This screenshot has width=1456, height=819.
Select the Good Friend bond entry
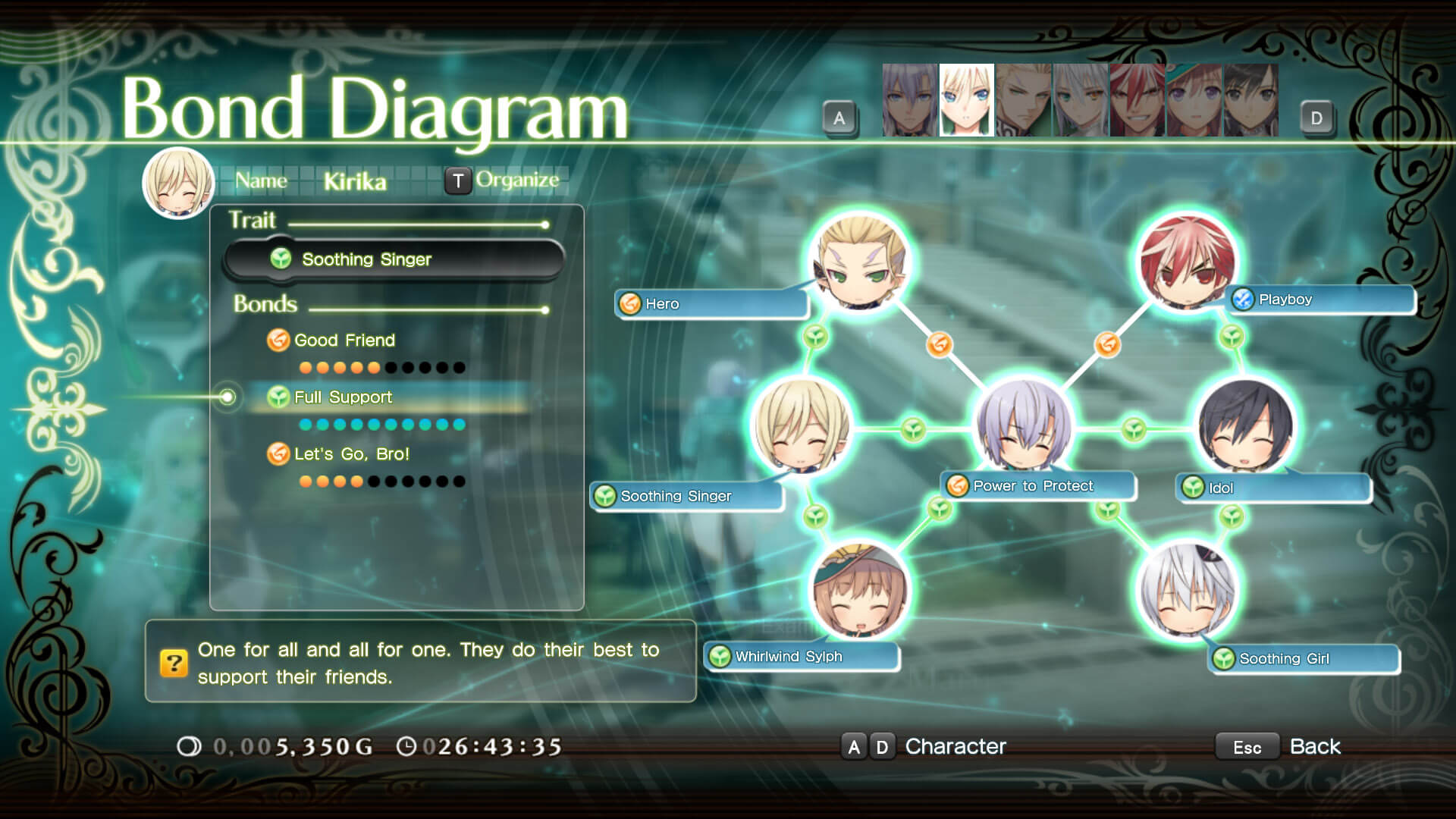(344, 340)
